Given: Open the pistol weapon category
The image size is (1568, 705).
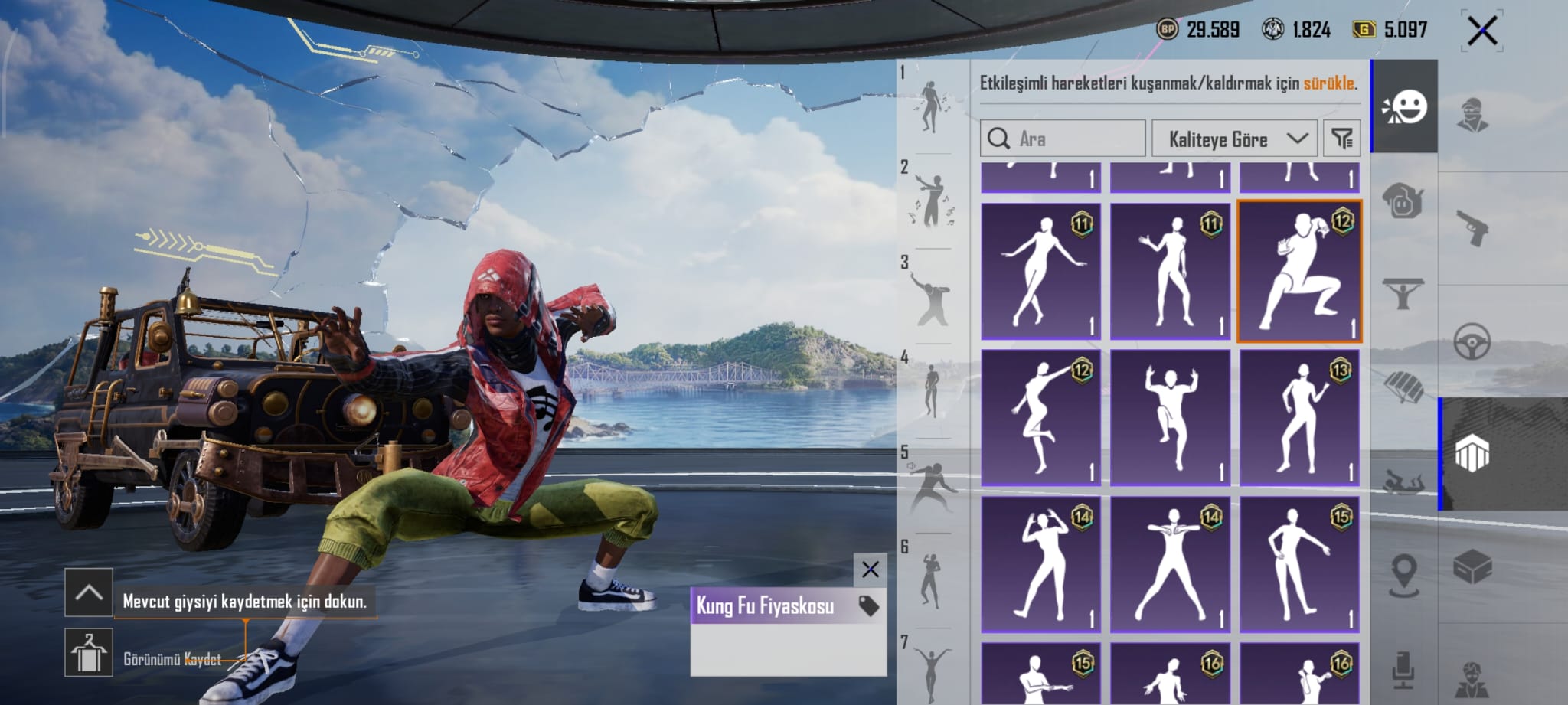Looking at the screenshot, I should pyautogui.click(x=1472, y=227).
